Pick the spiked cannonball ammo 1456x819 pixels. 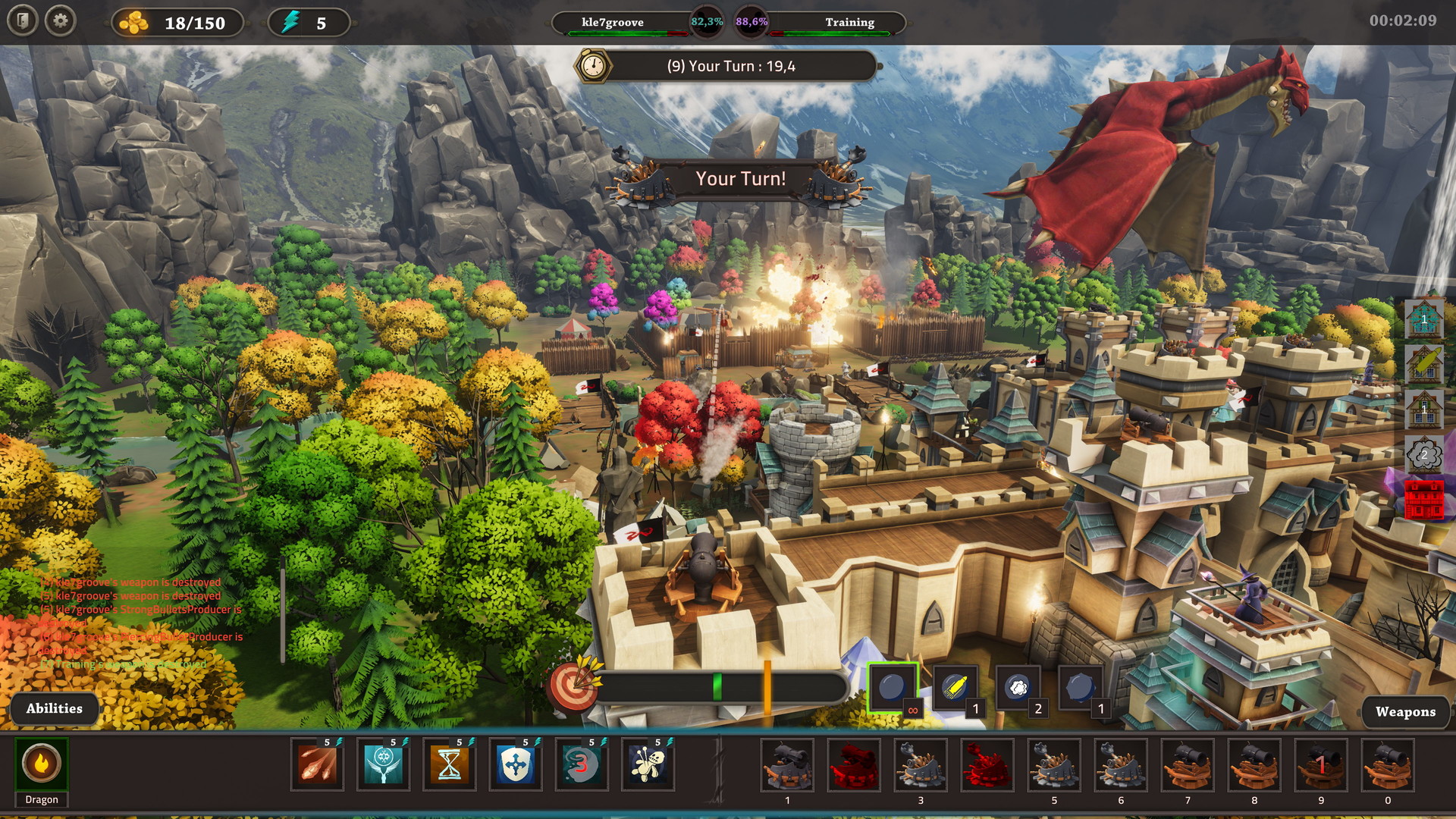pos(1080,688)
